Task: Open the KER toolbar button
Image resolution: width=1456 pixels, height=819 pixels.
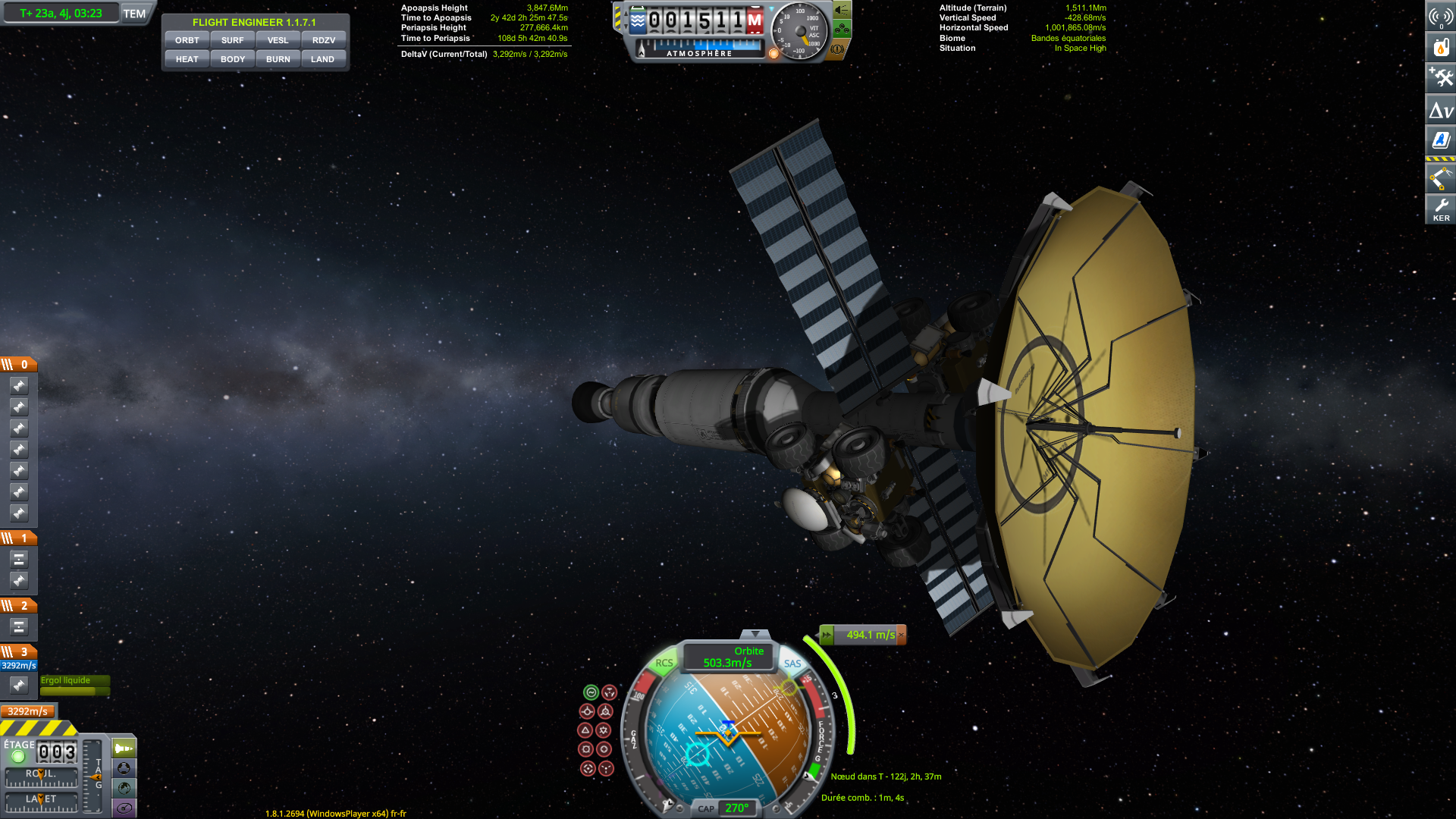Action: [x=1441, y=209]
